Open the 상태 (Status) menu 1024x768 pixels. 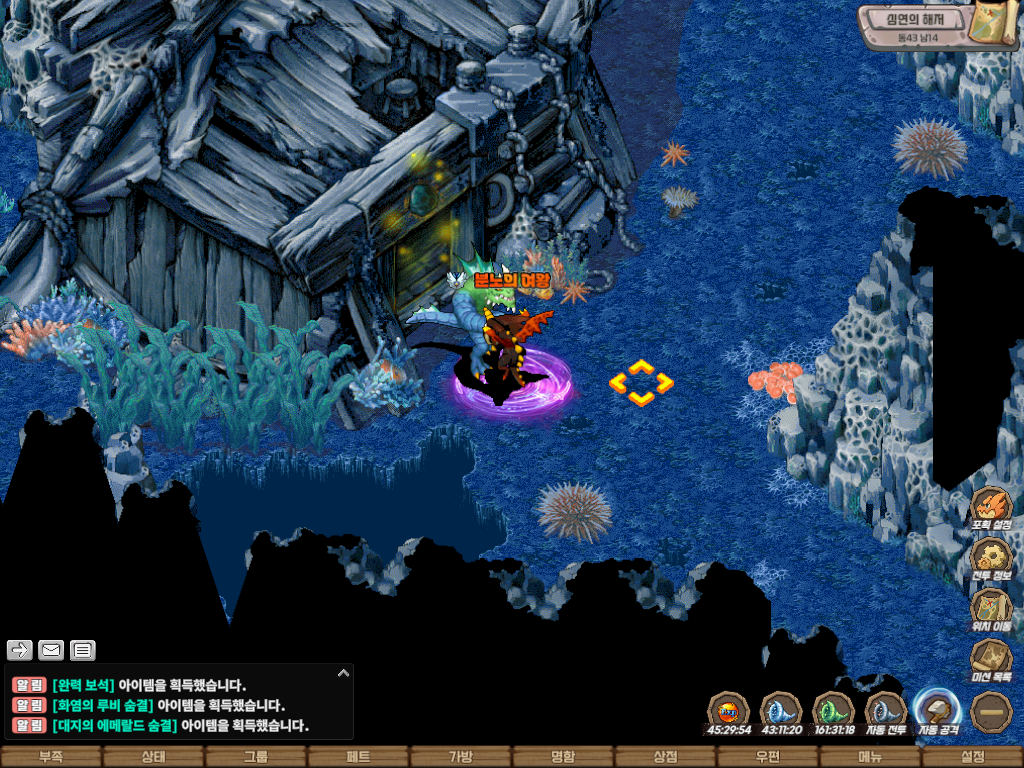153,757
